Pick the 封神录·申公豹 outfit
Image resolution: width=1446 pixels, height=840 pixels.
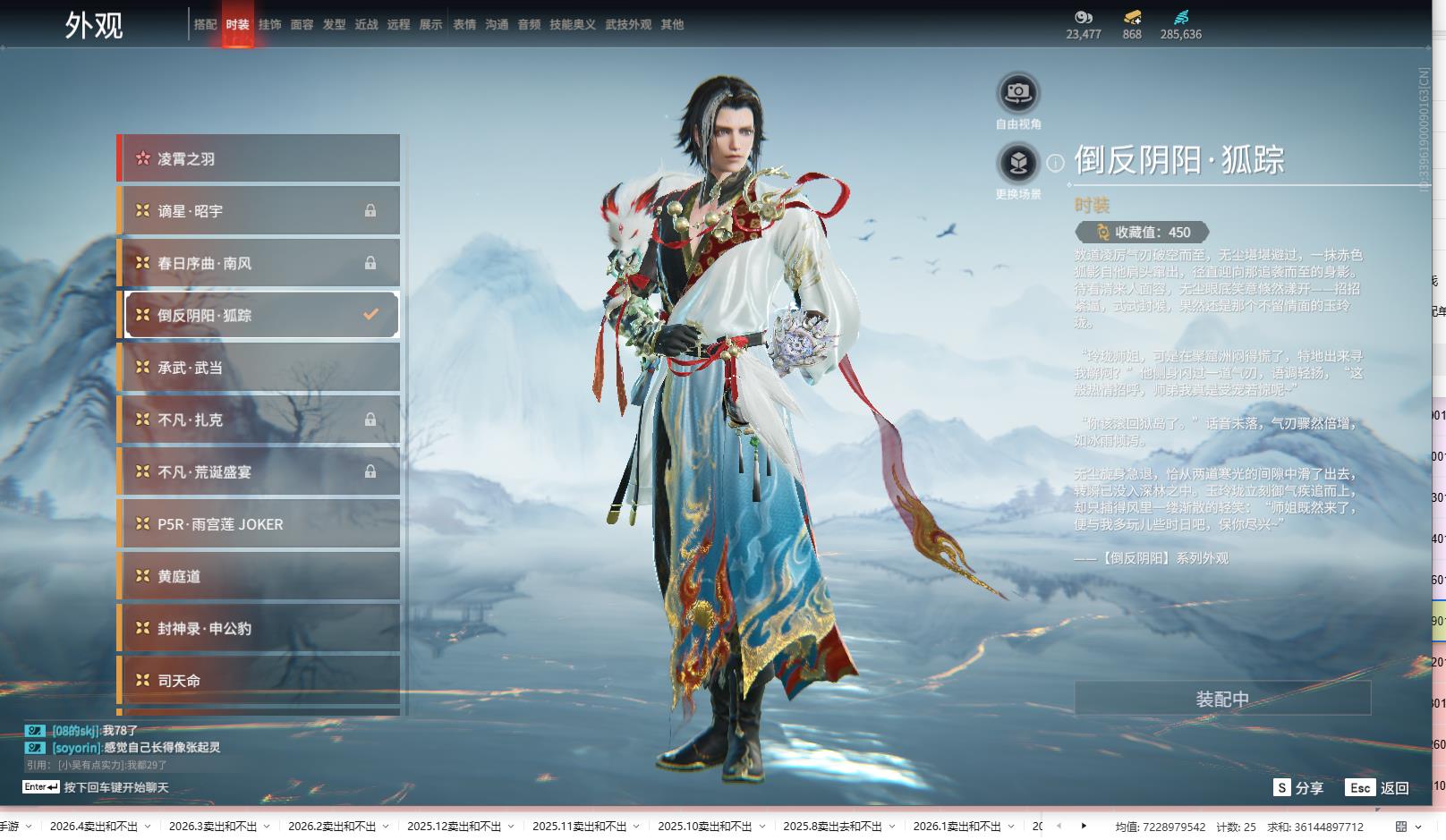(x=259, y=629)
